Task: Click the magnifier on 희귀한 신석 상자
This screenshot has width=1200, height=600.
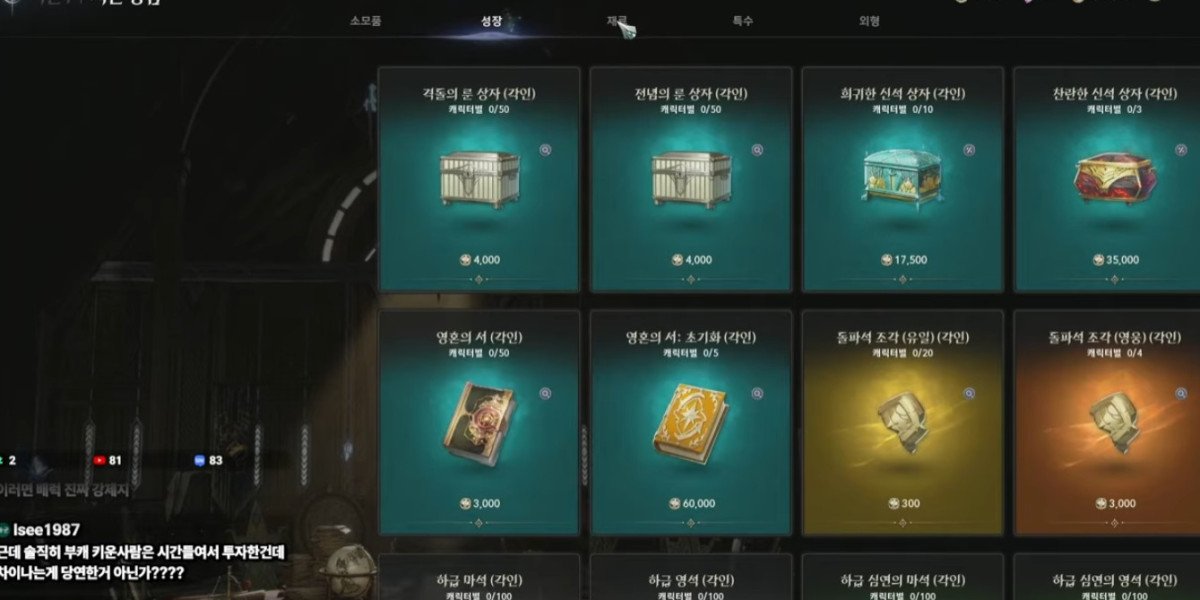Action: coord(969,150)
